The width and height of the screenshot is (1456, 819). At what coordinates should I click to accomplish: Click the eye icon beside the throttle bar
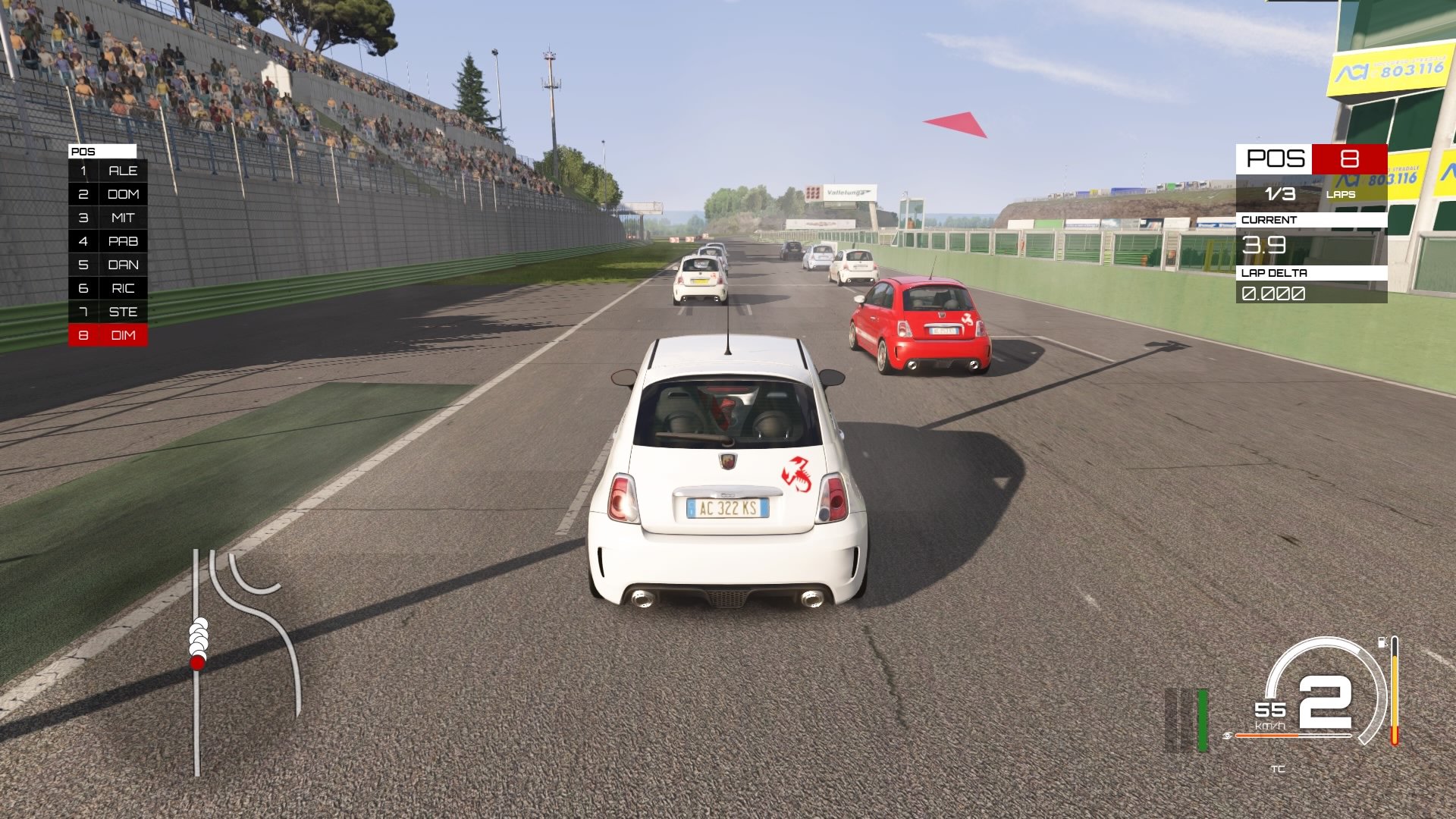[1228, 736]
